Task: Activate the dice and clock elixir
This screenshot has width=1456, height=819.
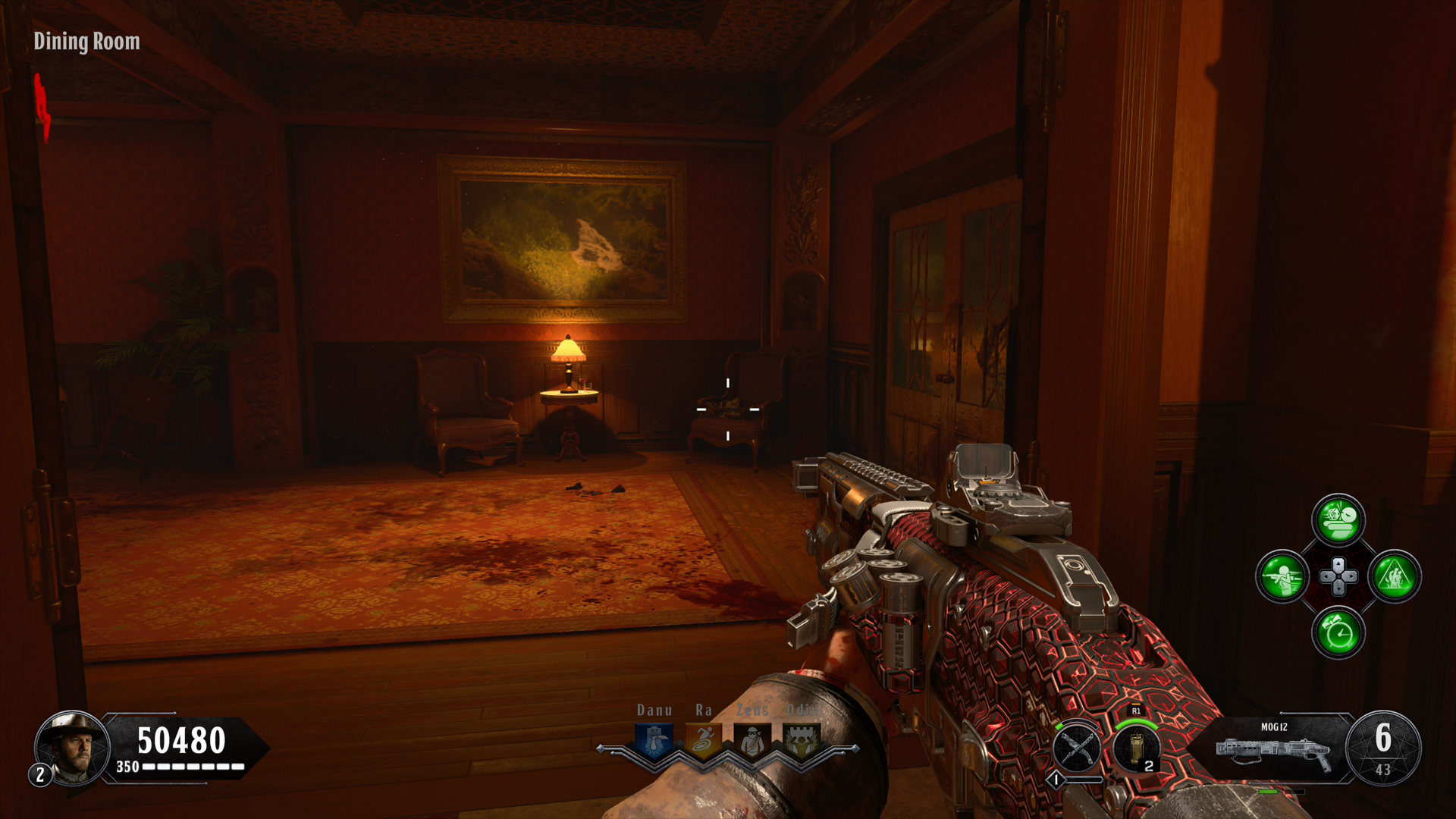Action: click(1338, 520)
